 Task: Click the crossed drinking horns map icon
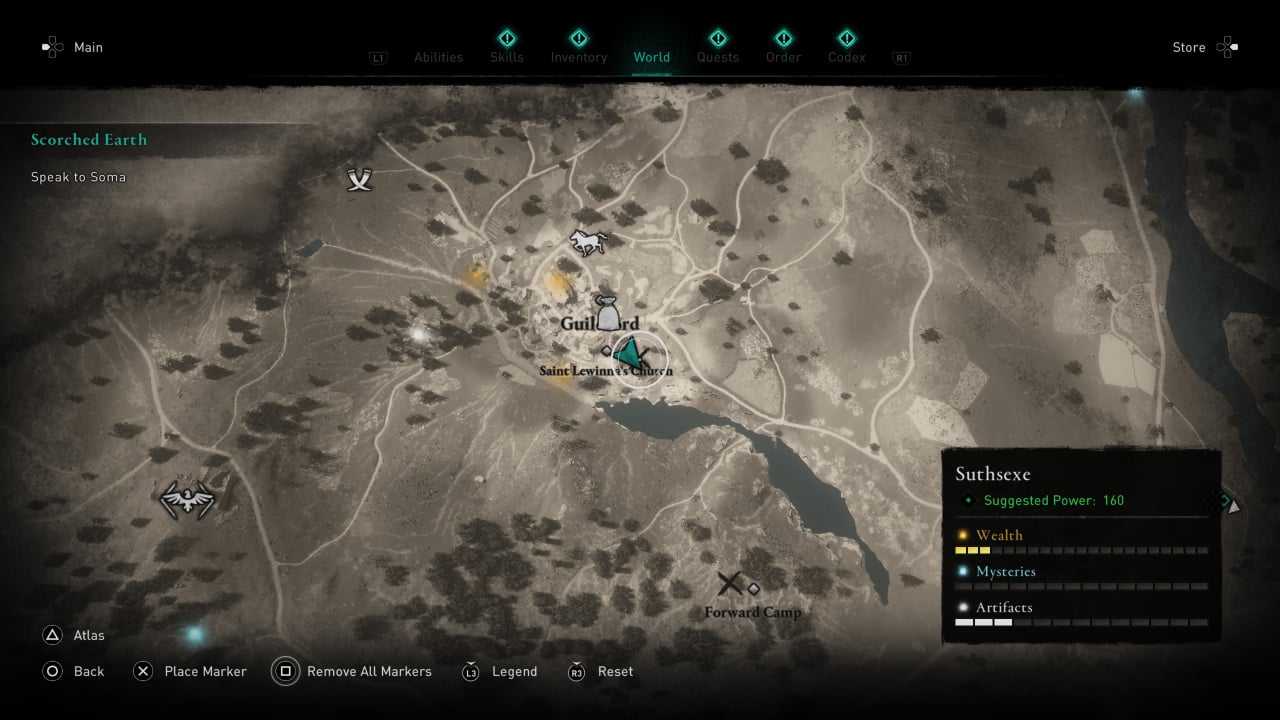pos(360,179)
